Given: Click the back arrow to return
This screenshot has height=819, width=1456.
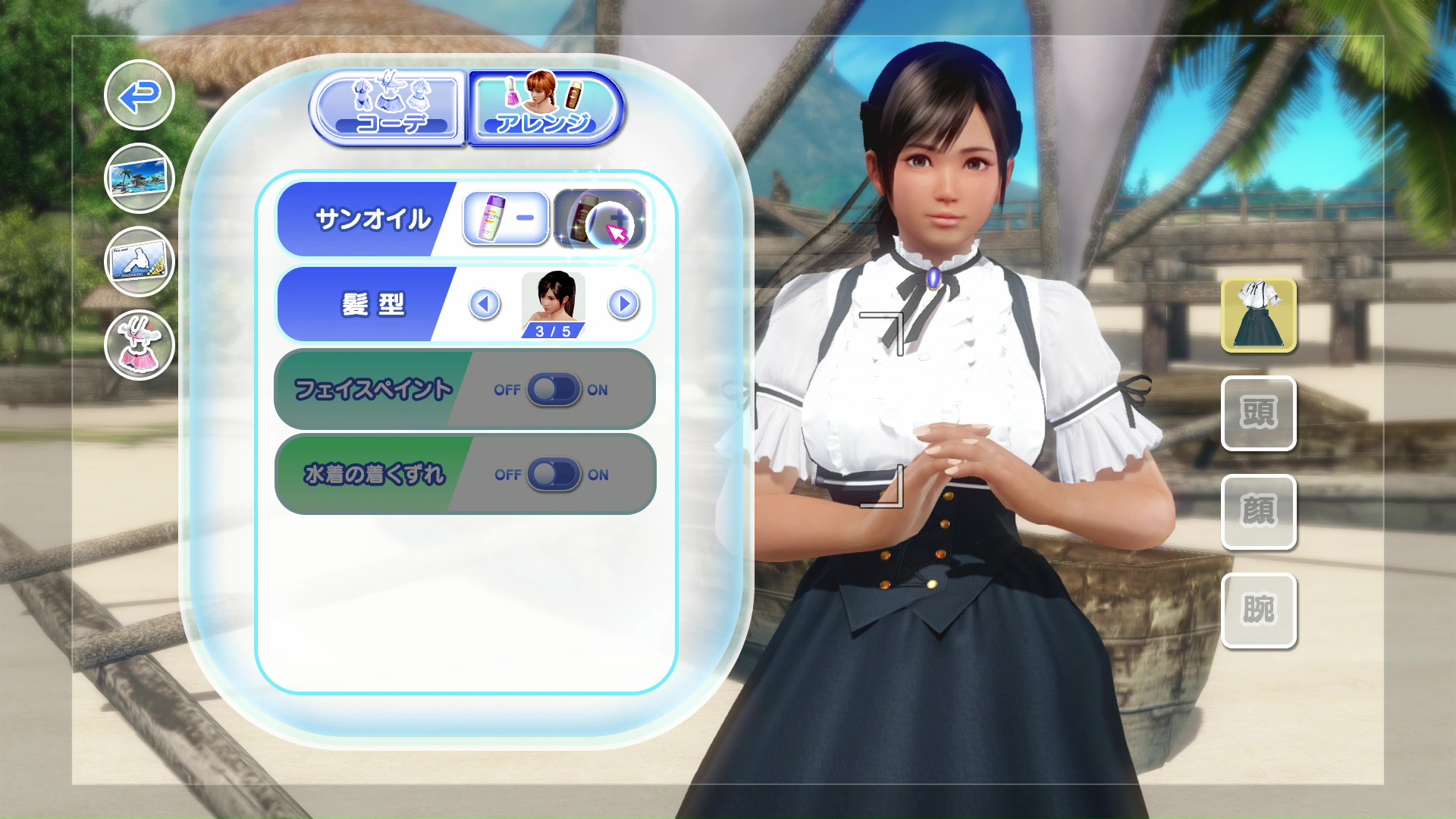Looking at the screenshot, I should 139,96.
